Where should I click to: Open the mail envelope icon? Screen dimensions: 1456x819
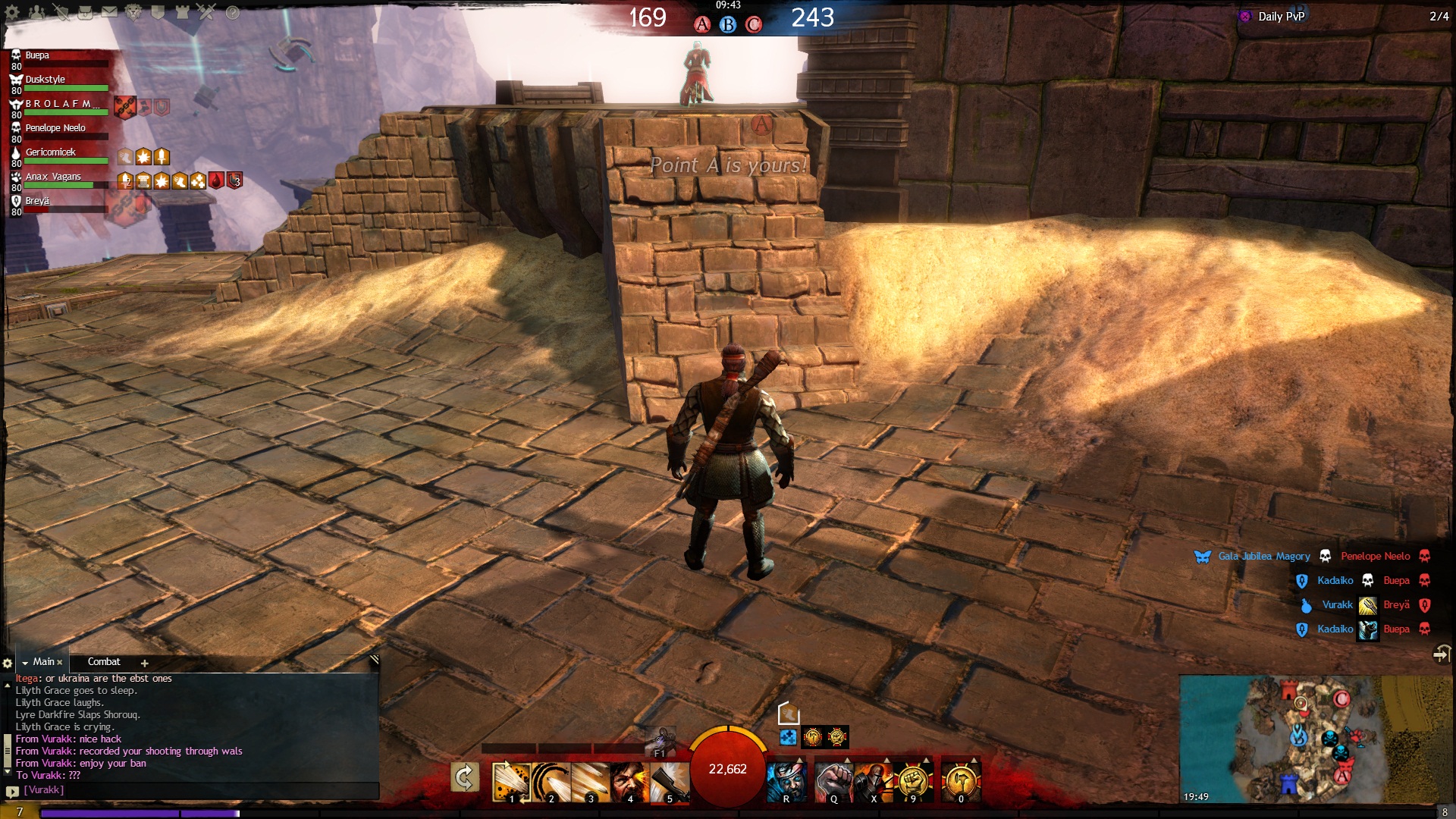[x=109, y=12]
